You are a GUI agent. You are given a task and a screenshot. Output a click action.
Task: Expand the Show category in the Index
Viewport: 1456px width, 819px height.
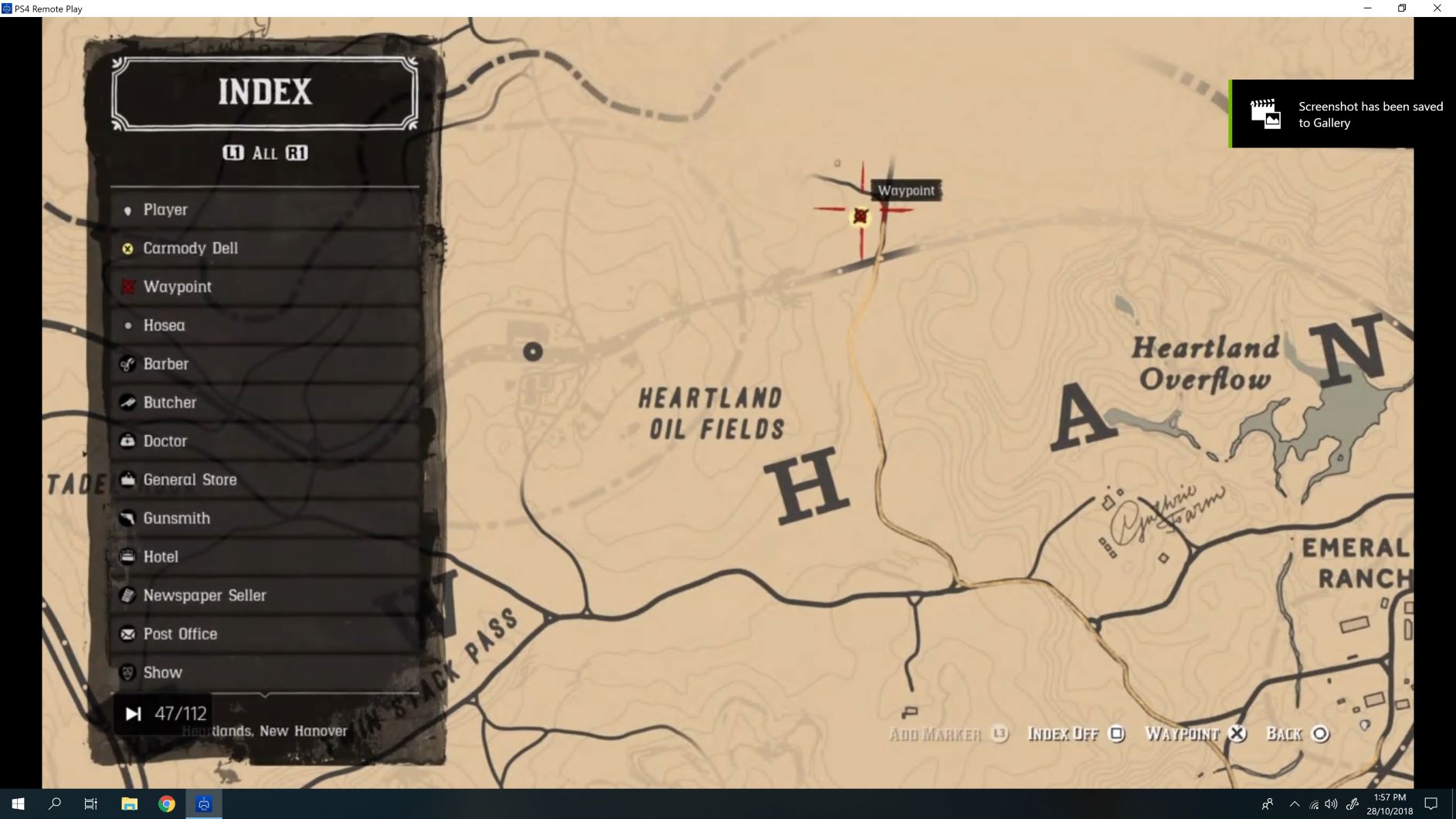point(161,672)
